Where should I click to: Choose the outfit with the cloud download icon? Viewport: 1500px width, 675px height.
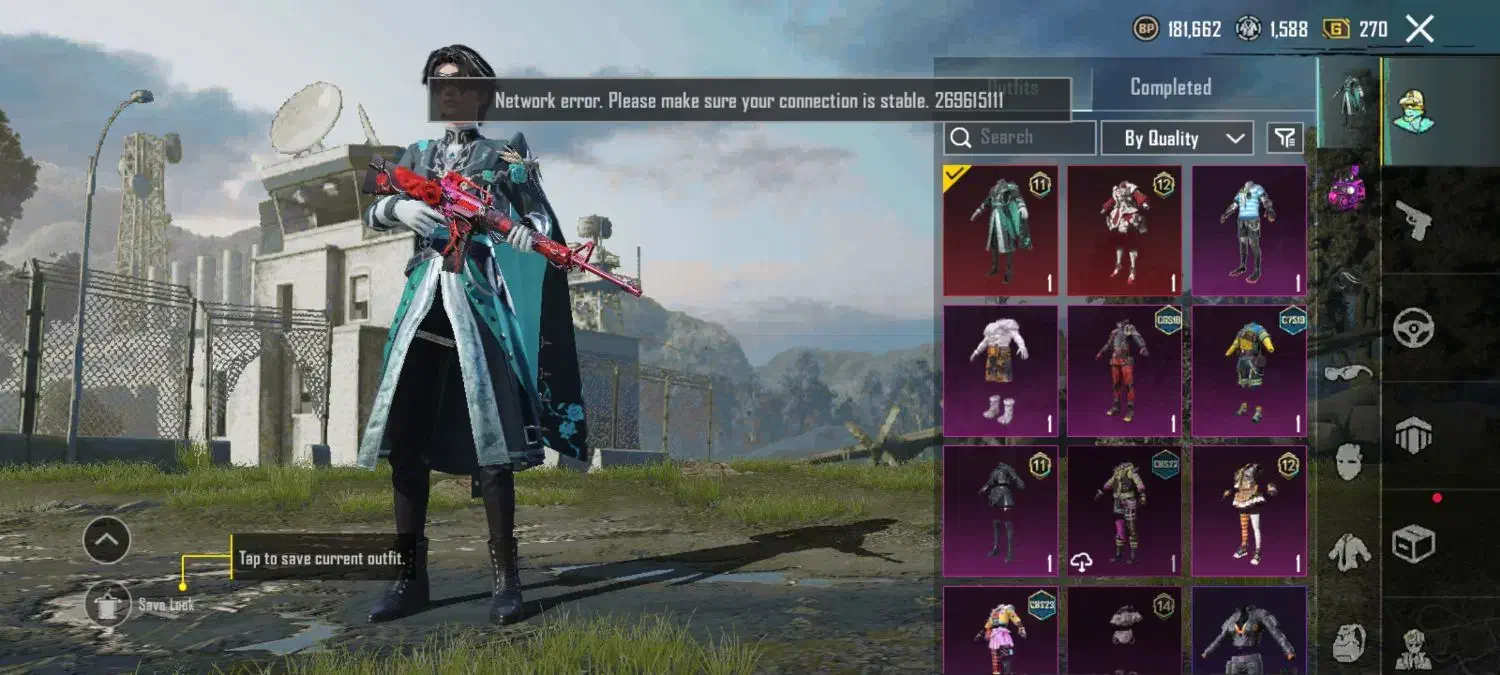click(x=1124, y=510)
